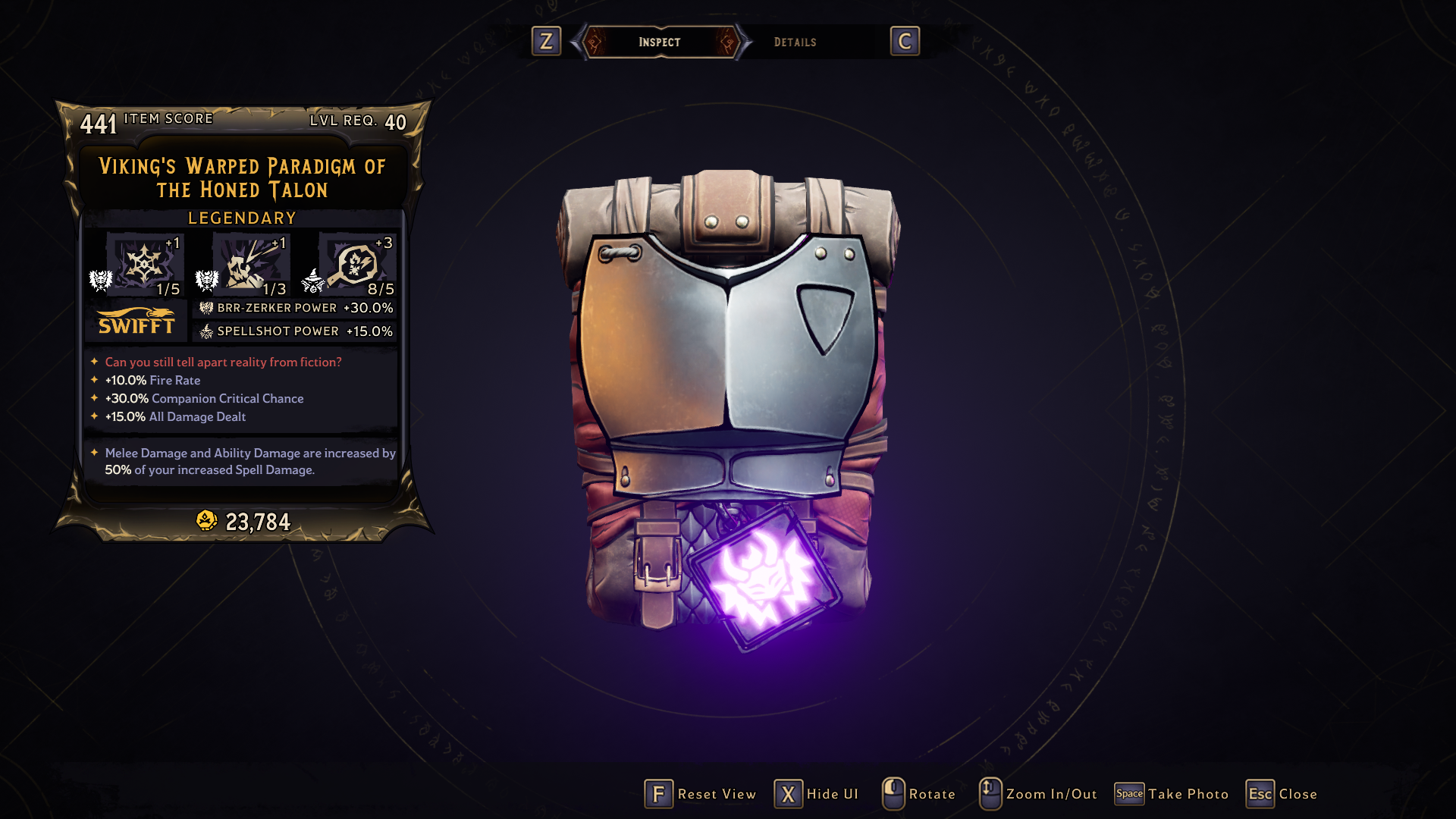Screen dimensions: 1456x819
Task: Click Reset View at the bottom
Action: 701,794
